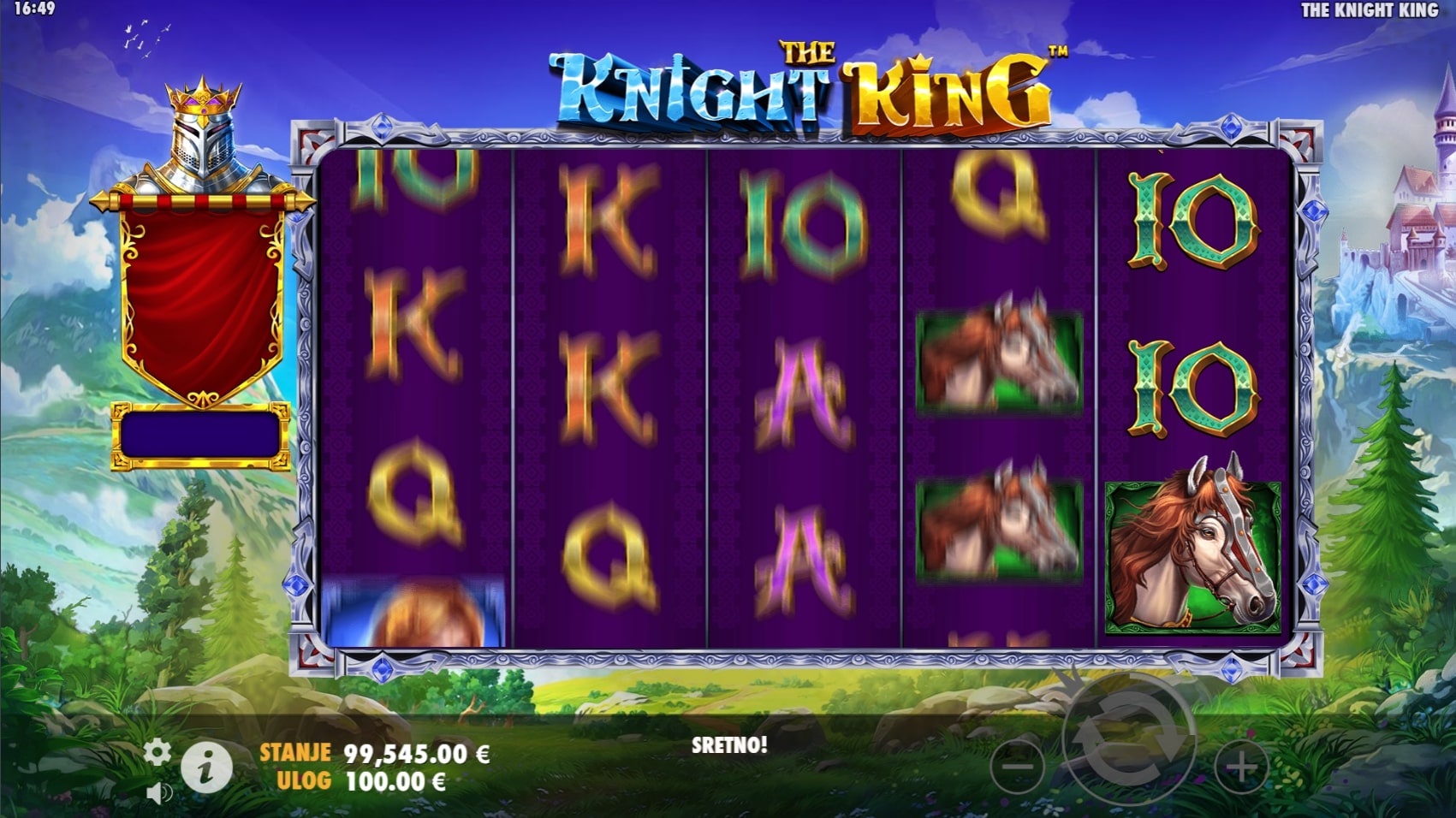
Task: Click the minus button to decrease bet
Action: pyautogui.click(x=1017, y=767)
